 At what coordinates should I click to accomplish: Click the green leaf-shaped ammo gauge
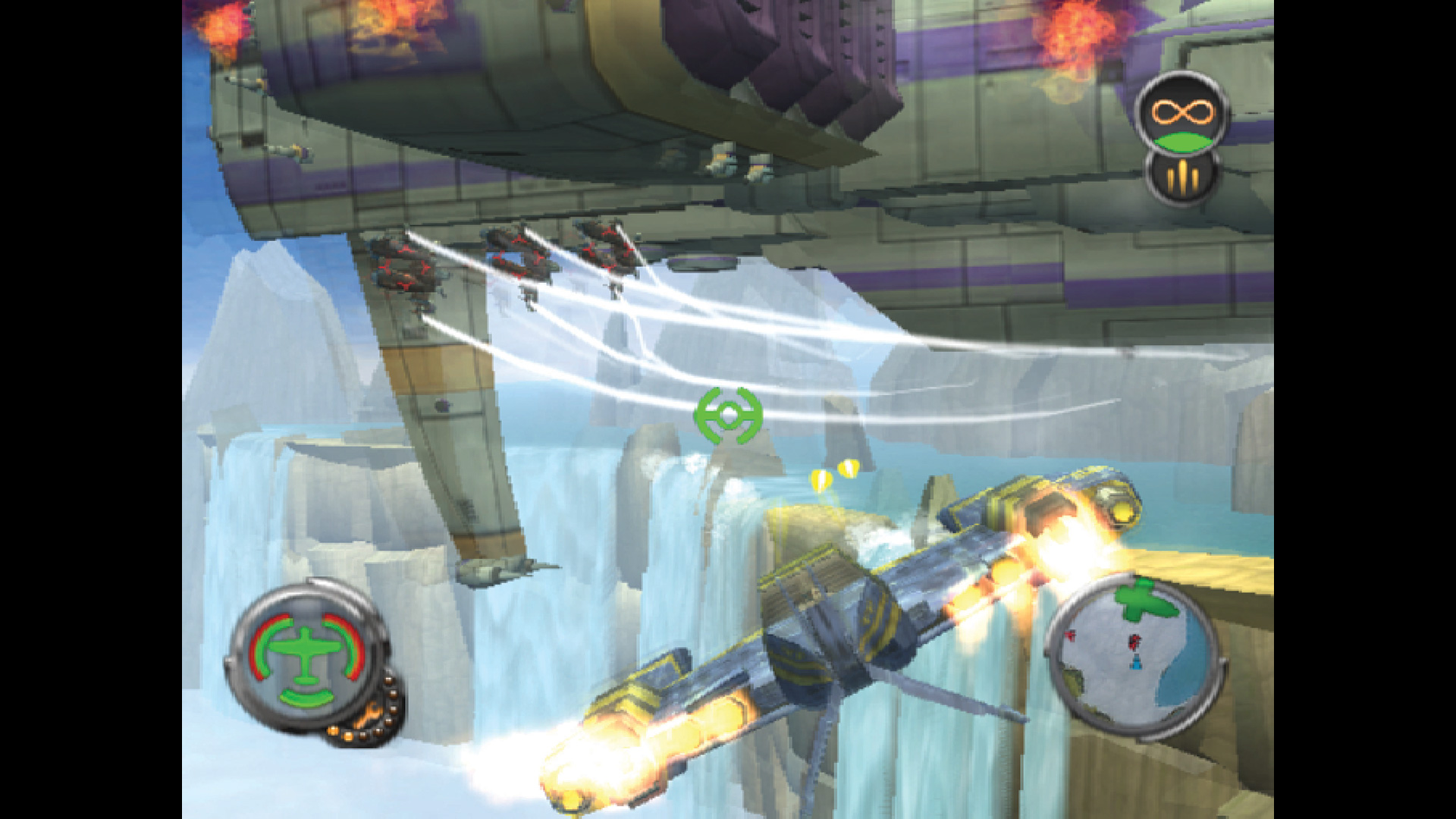pyautogui.click(x=1184, y=143)
